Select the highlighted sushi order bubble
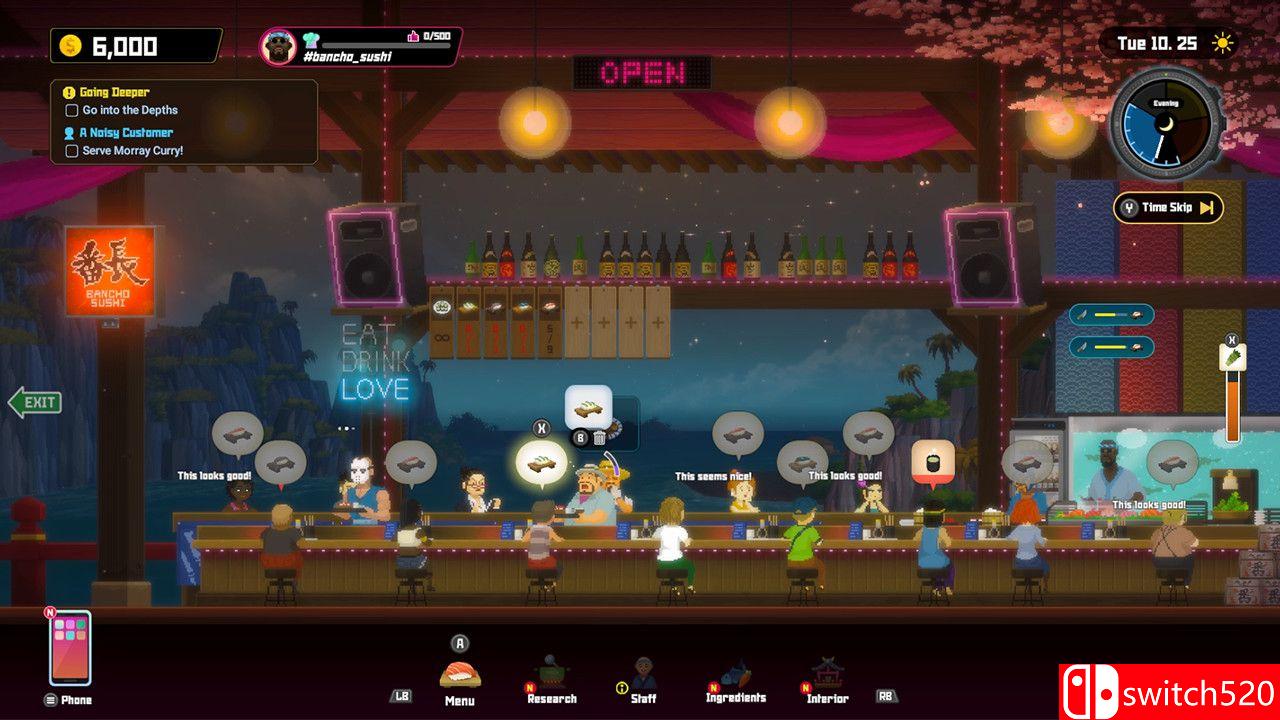This screenshot has height=720, width=1280. click(x=541, y=462)
